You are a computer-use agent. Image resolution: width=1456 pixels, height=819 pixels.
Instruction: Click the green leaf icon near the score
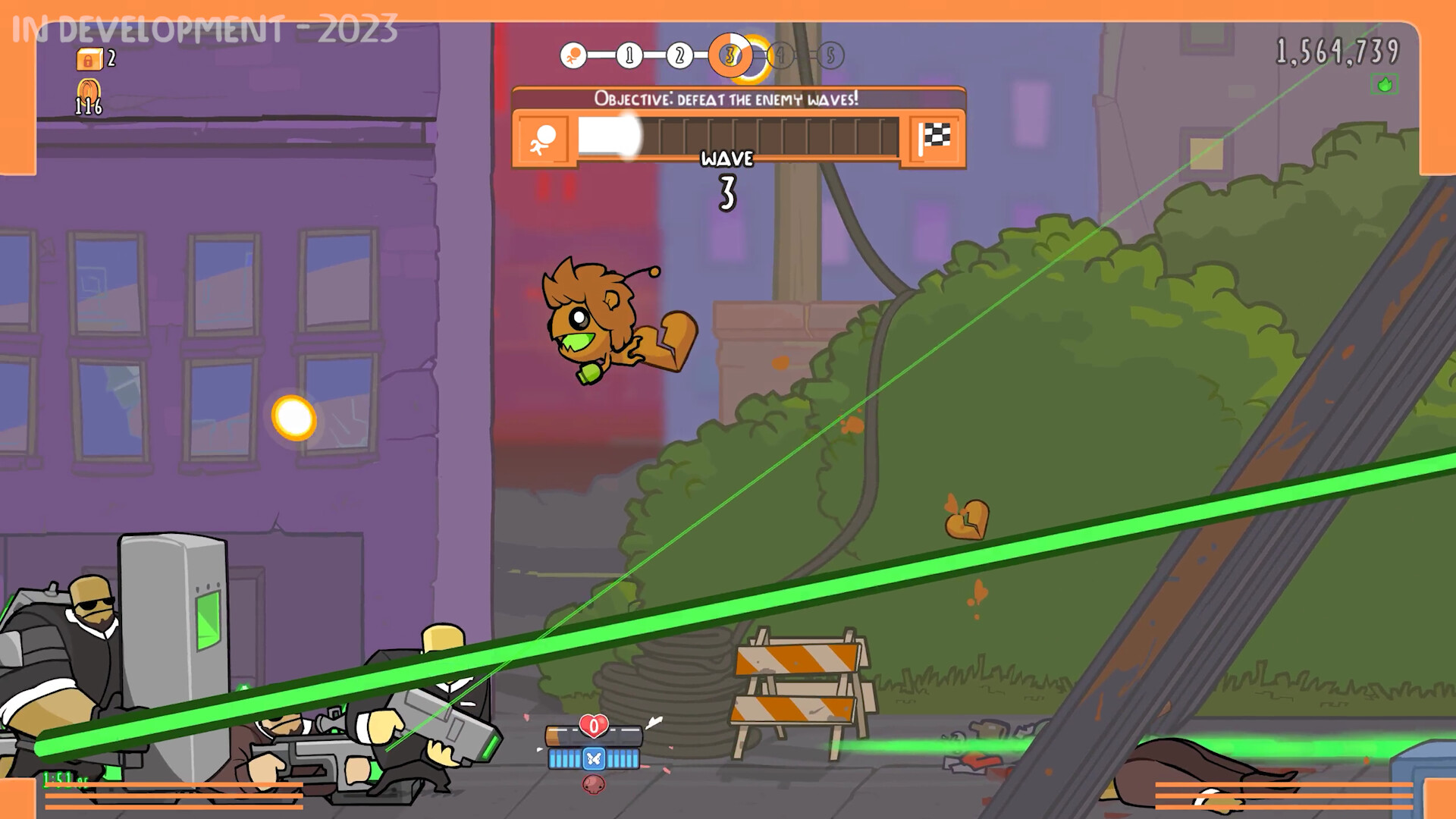pyautogui.click(x=1385, y=86)
